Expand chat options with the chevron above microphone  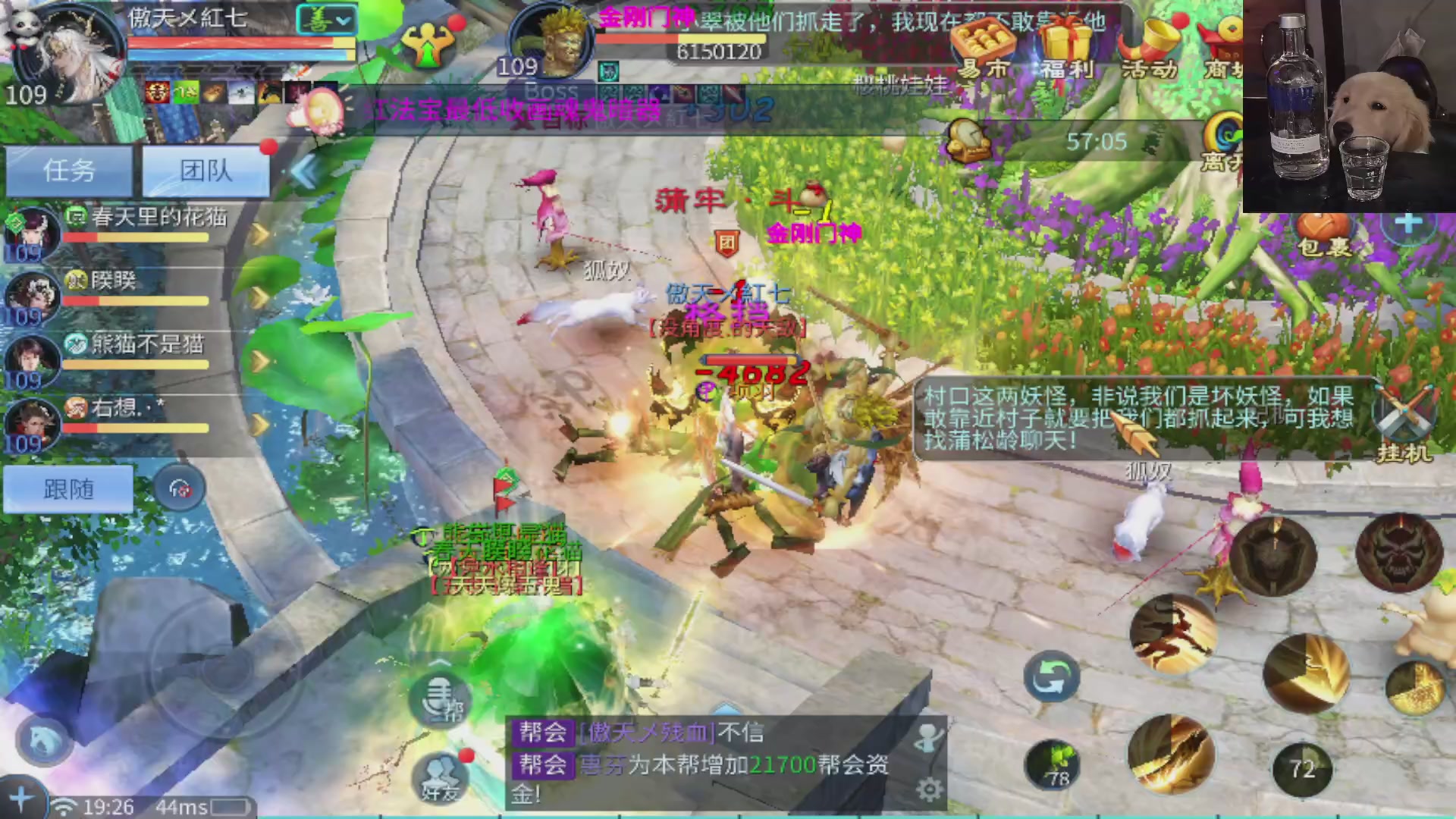pos(438,661)
